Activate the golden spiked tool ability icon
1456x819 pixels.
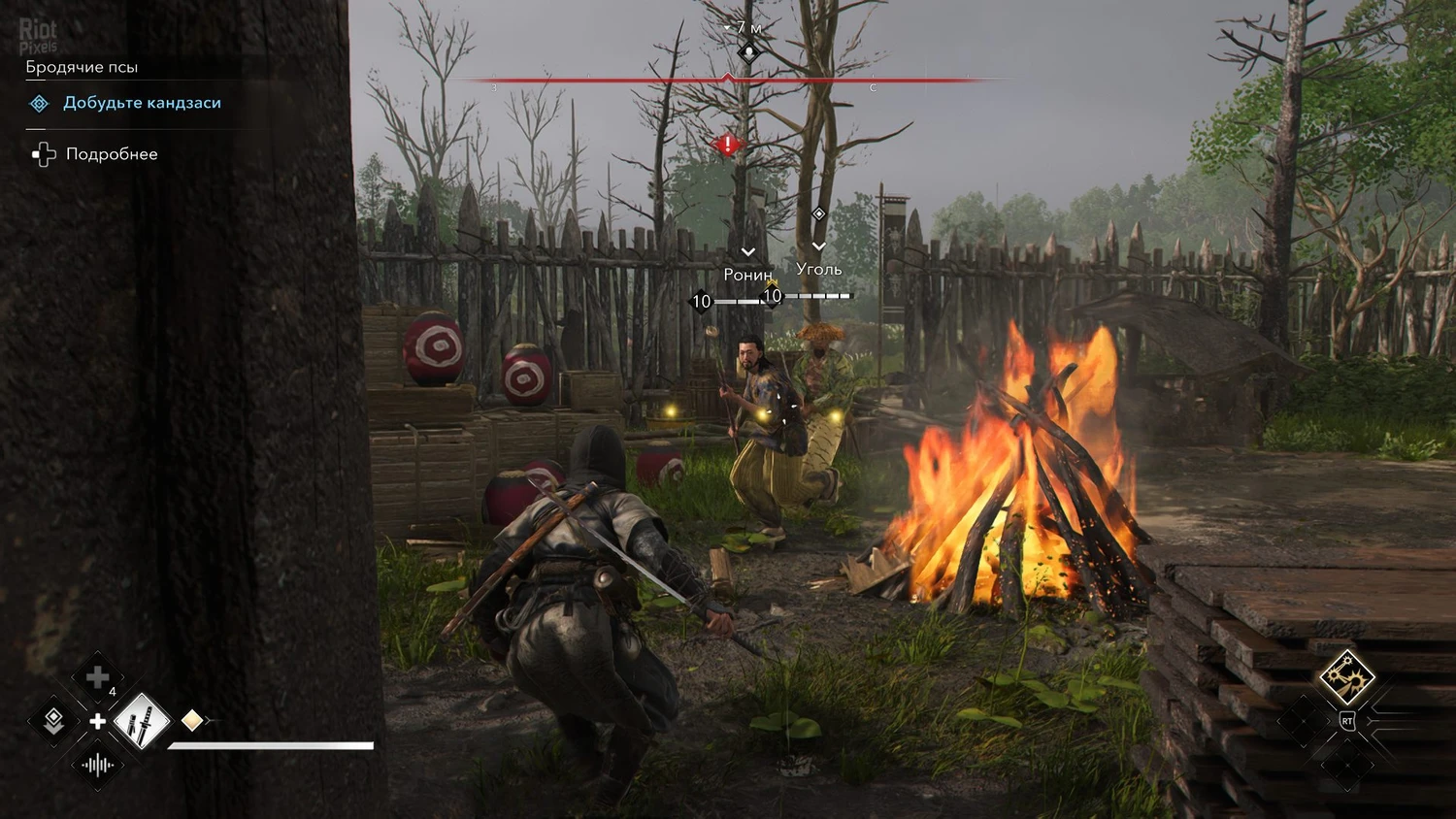pos(1346,676)
